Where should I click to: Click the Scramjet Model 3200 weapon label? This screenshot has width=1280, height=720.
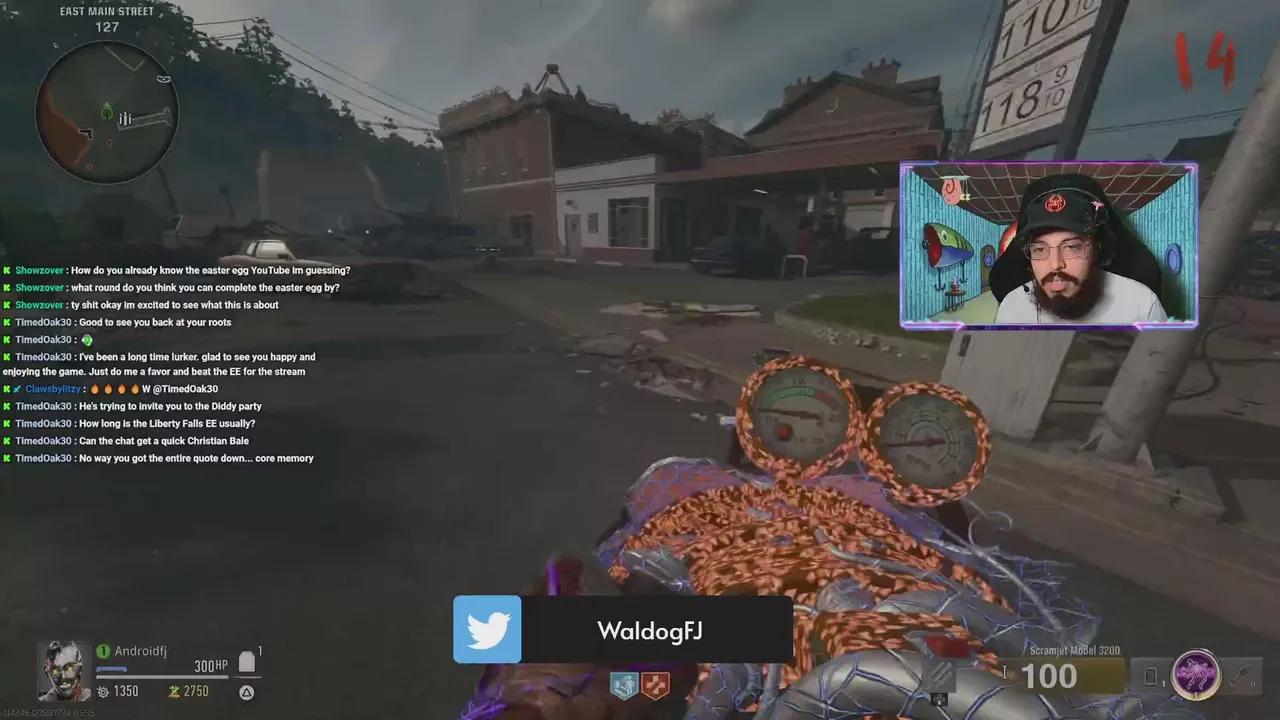[x=1073, y=649]
